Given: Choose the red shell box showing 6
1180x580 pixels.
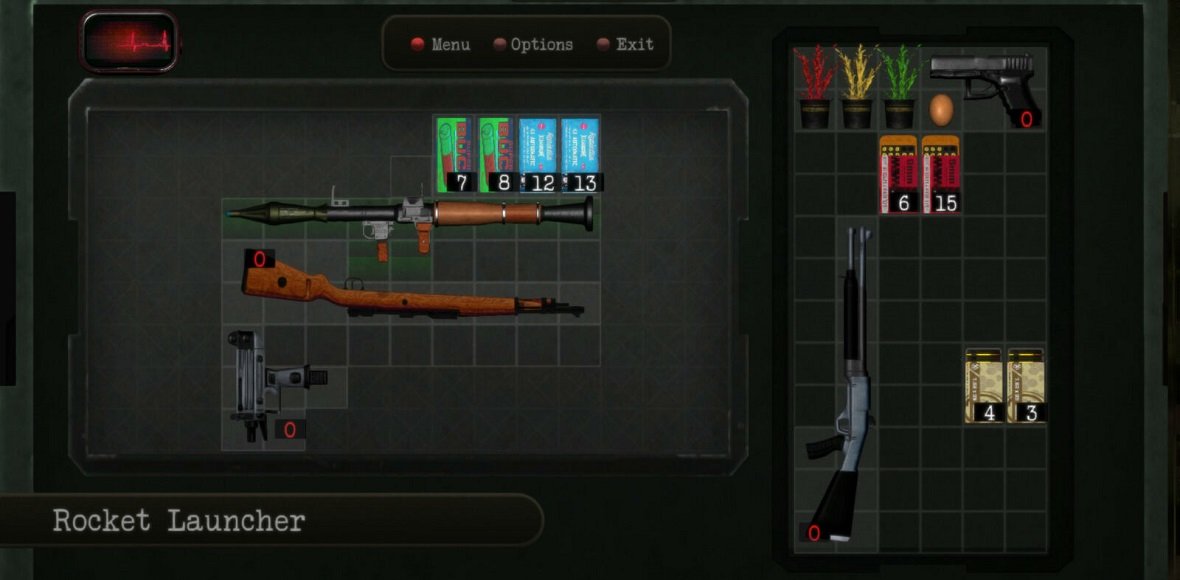Looking at the screenshot, I should pos(899,174).
